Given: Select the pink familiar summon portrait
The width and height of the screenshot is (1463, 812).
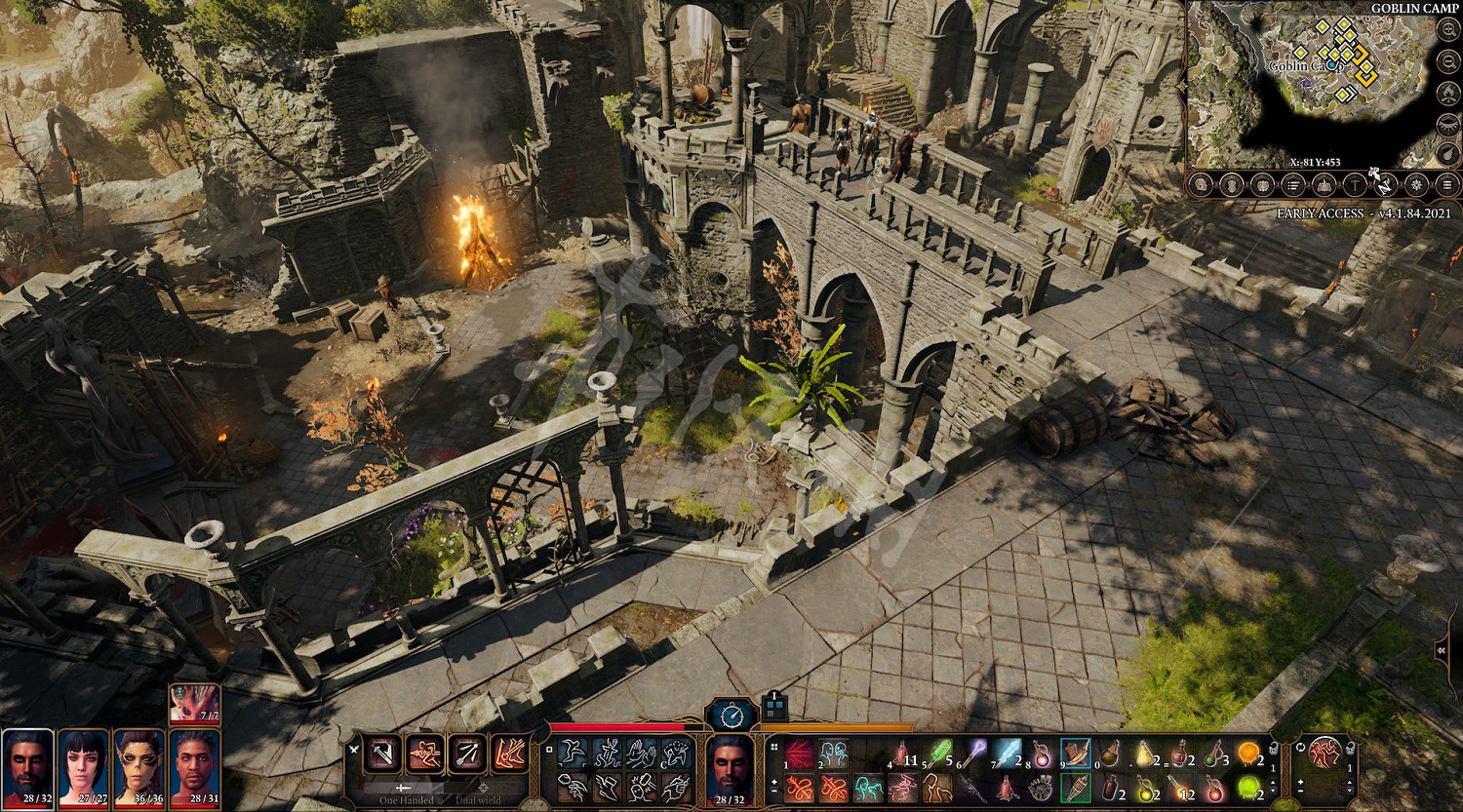Looking at the screenshot, I should [194, 703].
